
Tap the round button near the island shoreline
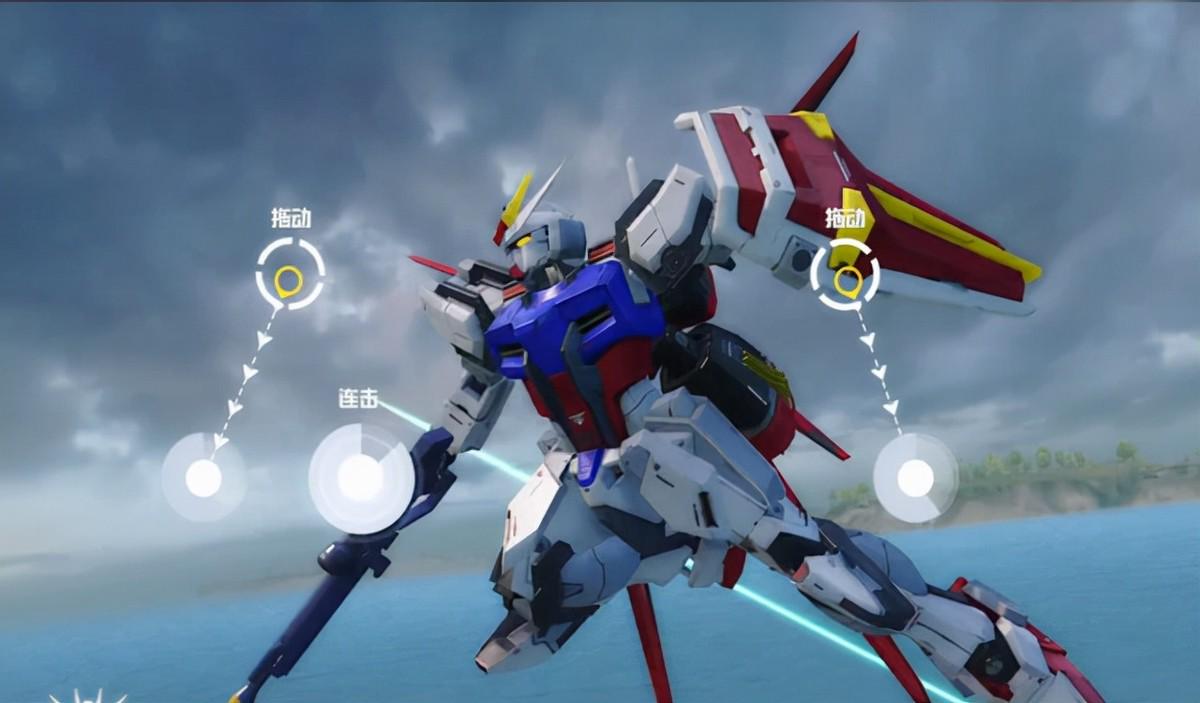coord(915,478)
